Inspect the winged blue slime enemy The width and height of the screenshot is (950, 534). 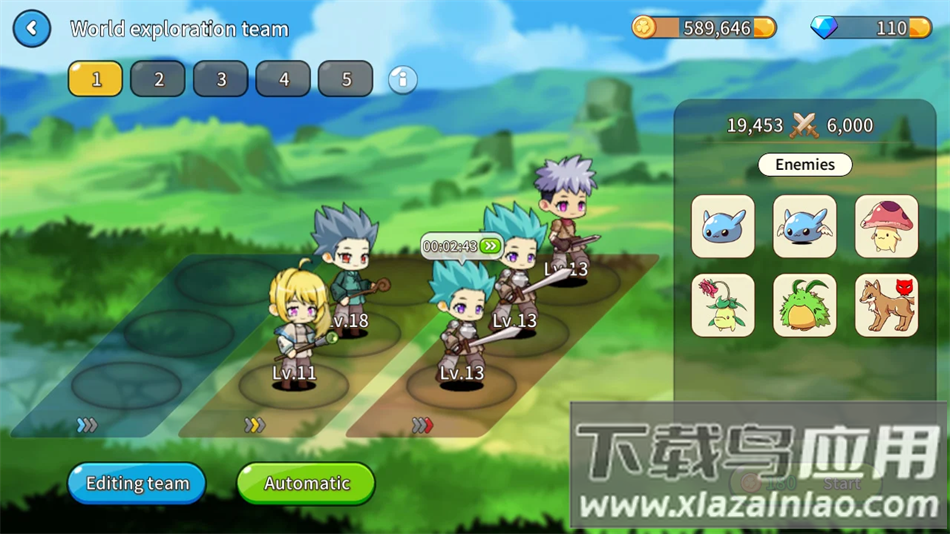click(x=805, y=226)
